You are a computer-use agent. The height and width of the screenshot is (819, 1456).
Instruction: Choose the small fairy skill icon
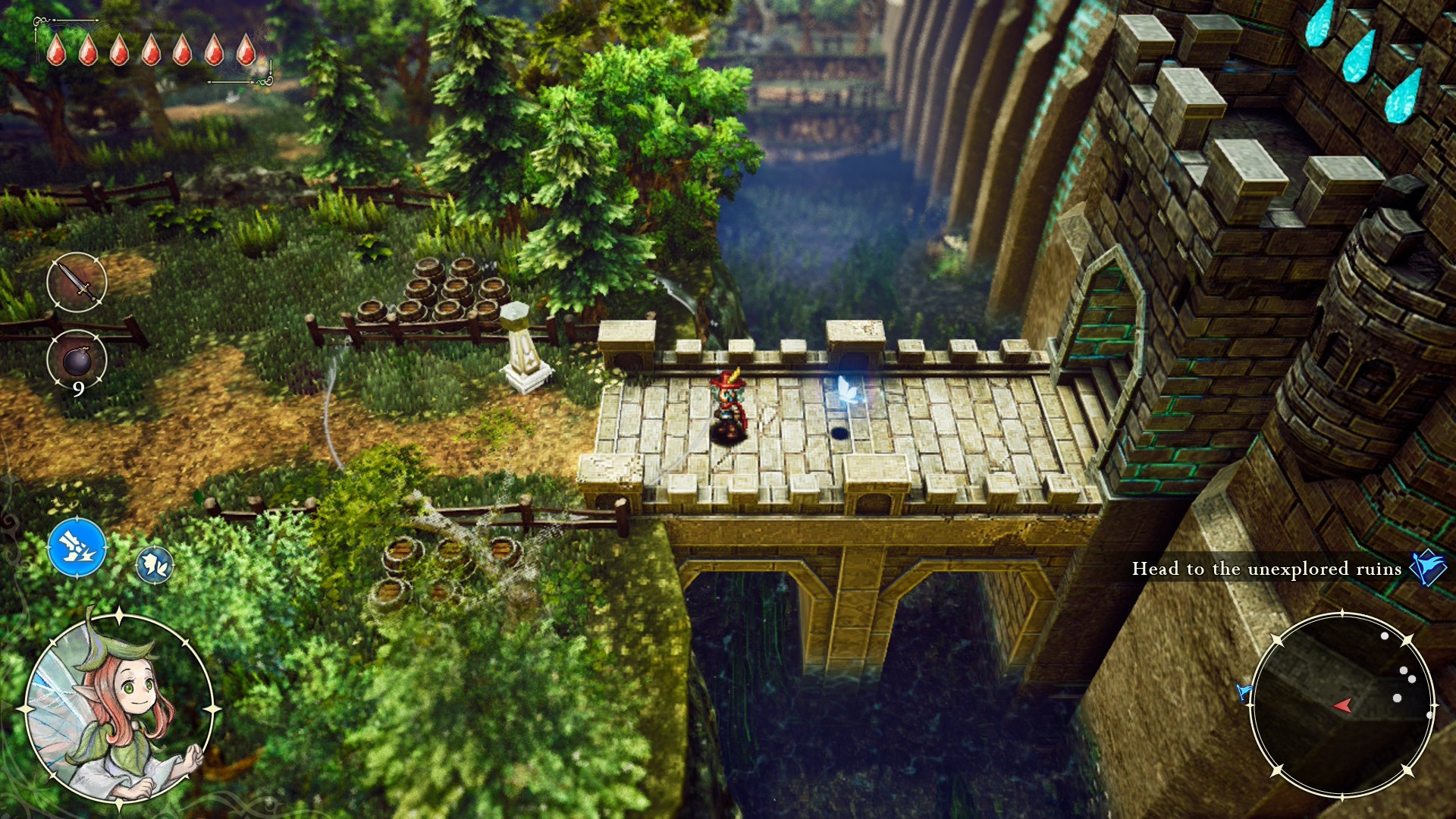click(x=155, y=565)
